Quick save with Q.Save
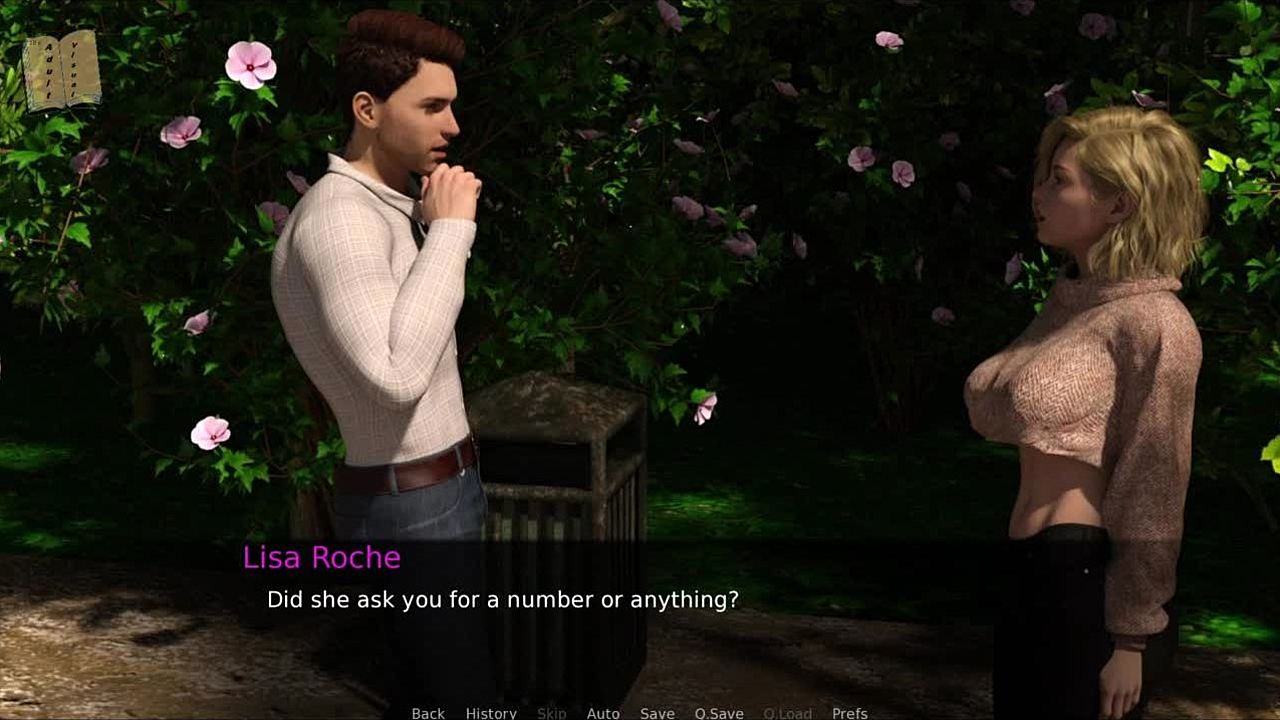Viewport: 1280px width, 720px height. pyautogui.click(x=719, y=712)
